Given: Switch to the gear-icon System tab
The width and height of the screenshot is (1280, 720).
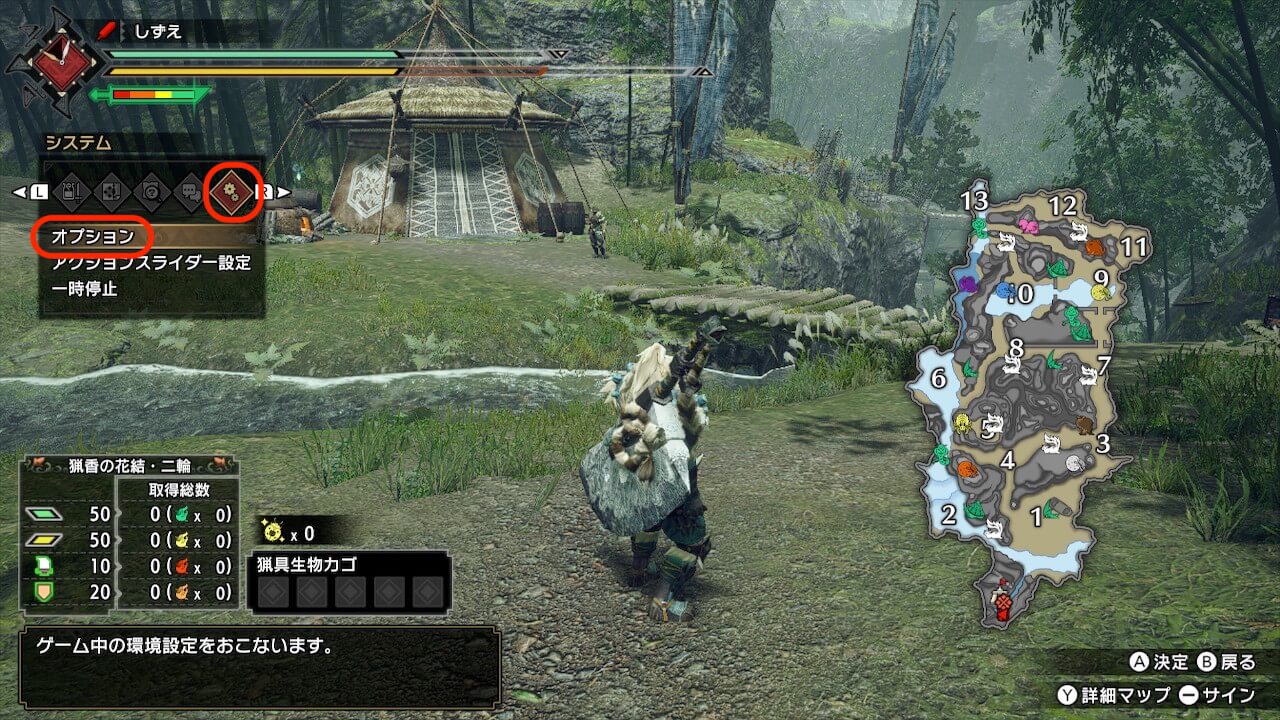Looking at the screenshot, I should coord(233,191).
